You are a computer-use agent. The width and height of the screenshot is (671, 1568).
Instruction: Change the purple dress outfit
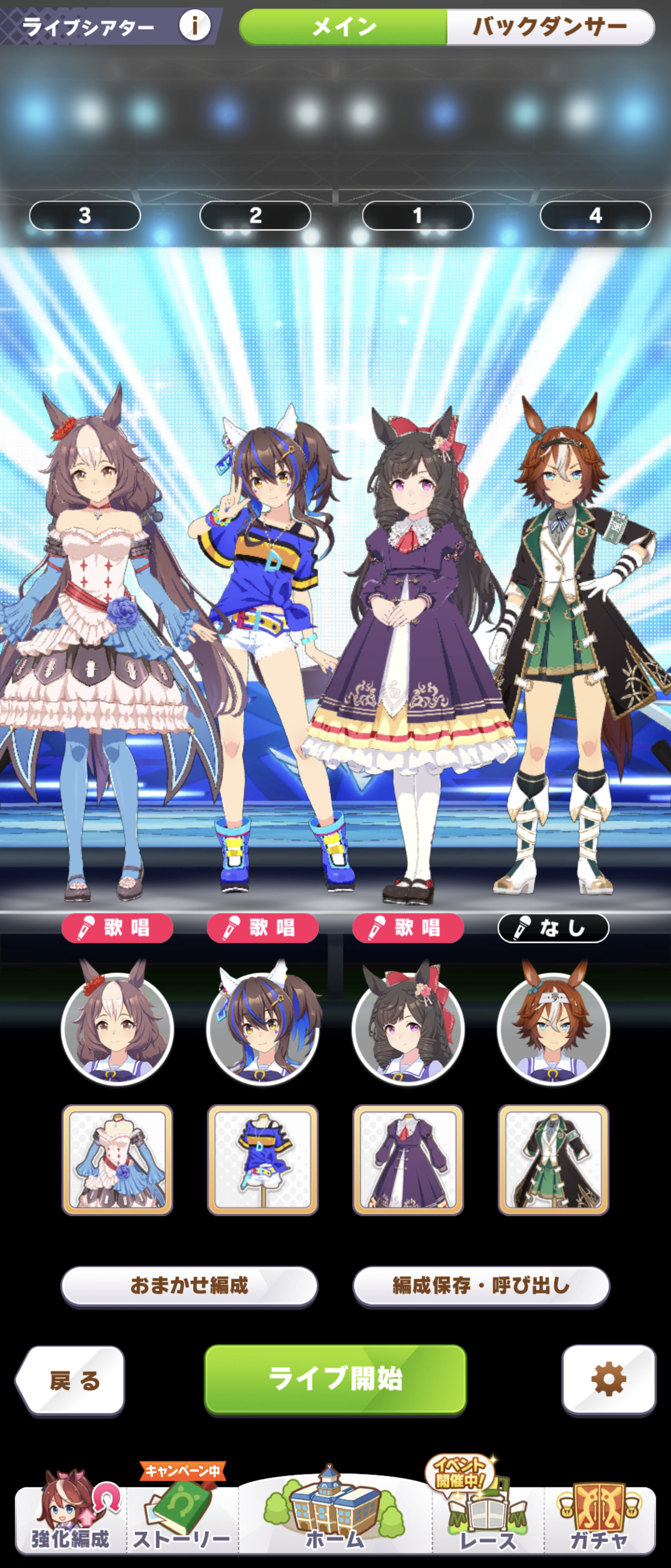point(408,1160)
